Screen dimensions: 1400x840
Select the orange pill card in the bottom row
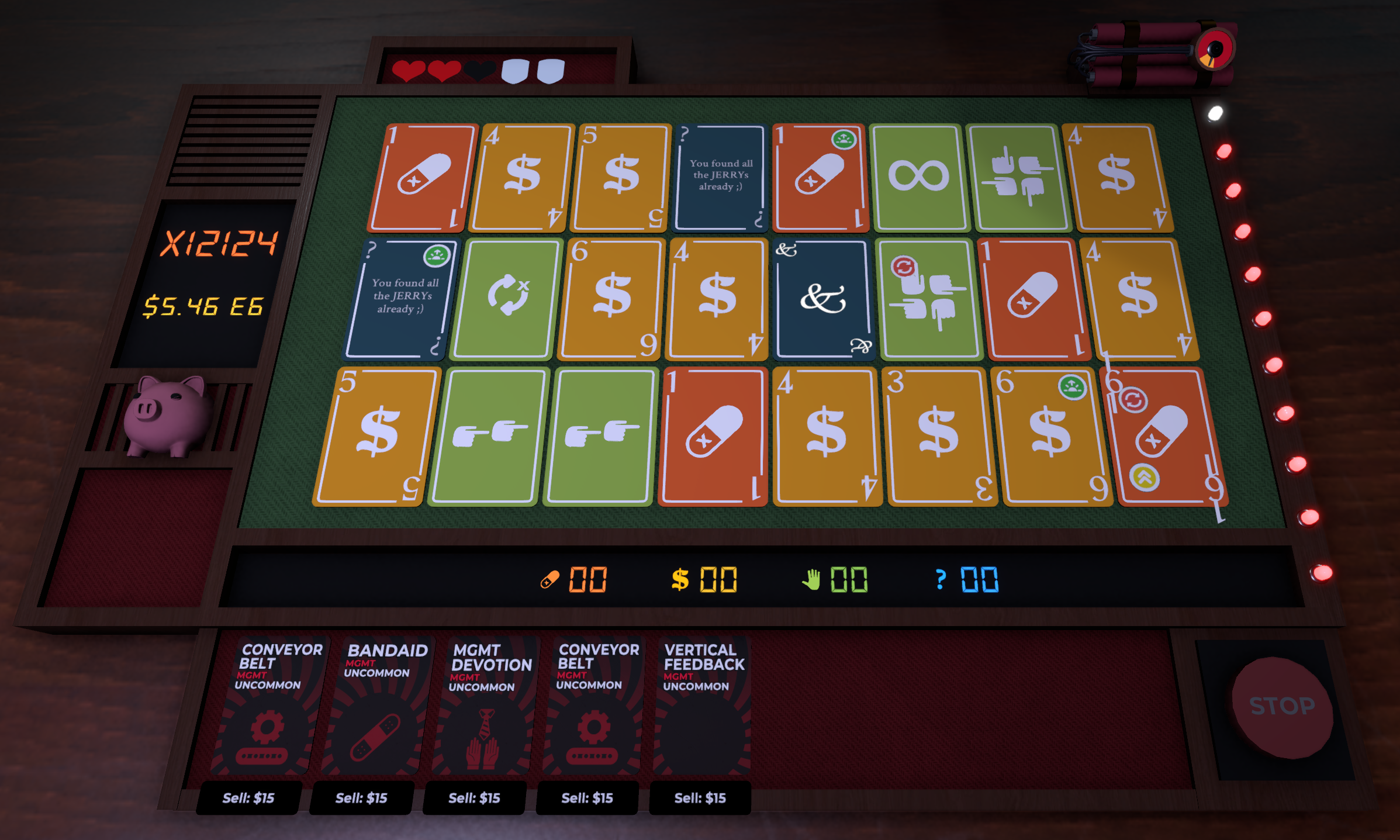click(713, 435)
